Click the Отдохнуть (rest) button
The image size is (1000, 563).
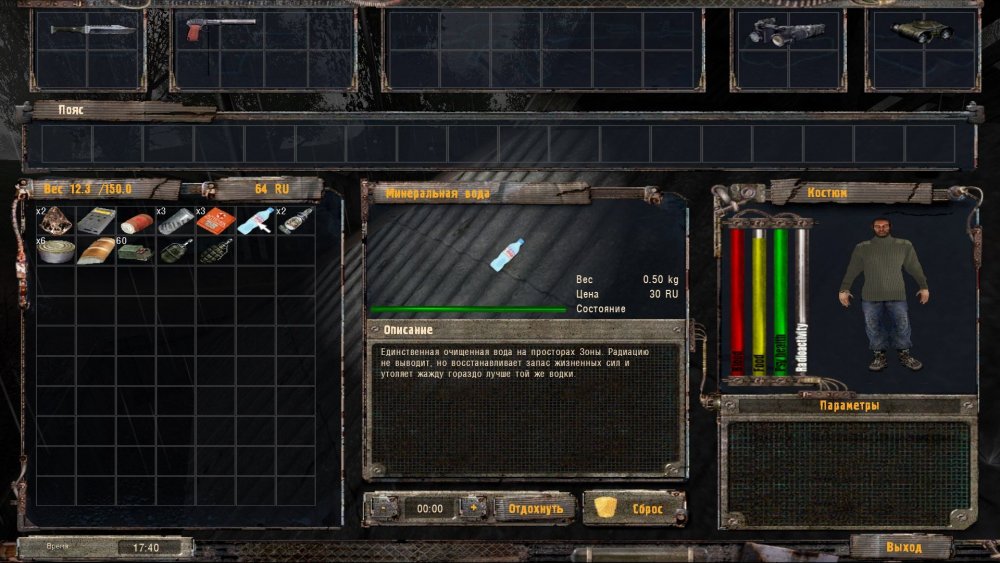click(535, 508)
